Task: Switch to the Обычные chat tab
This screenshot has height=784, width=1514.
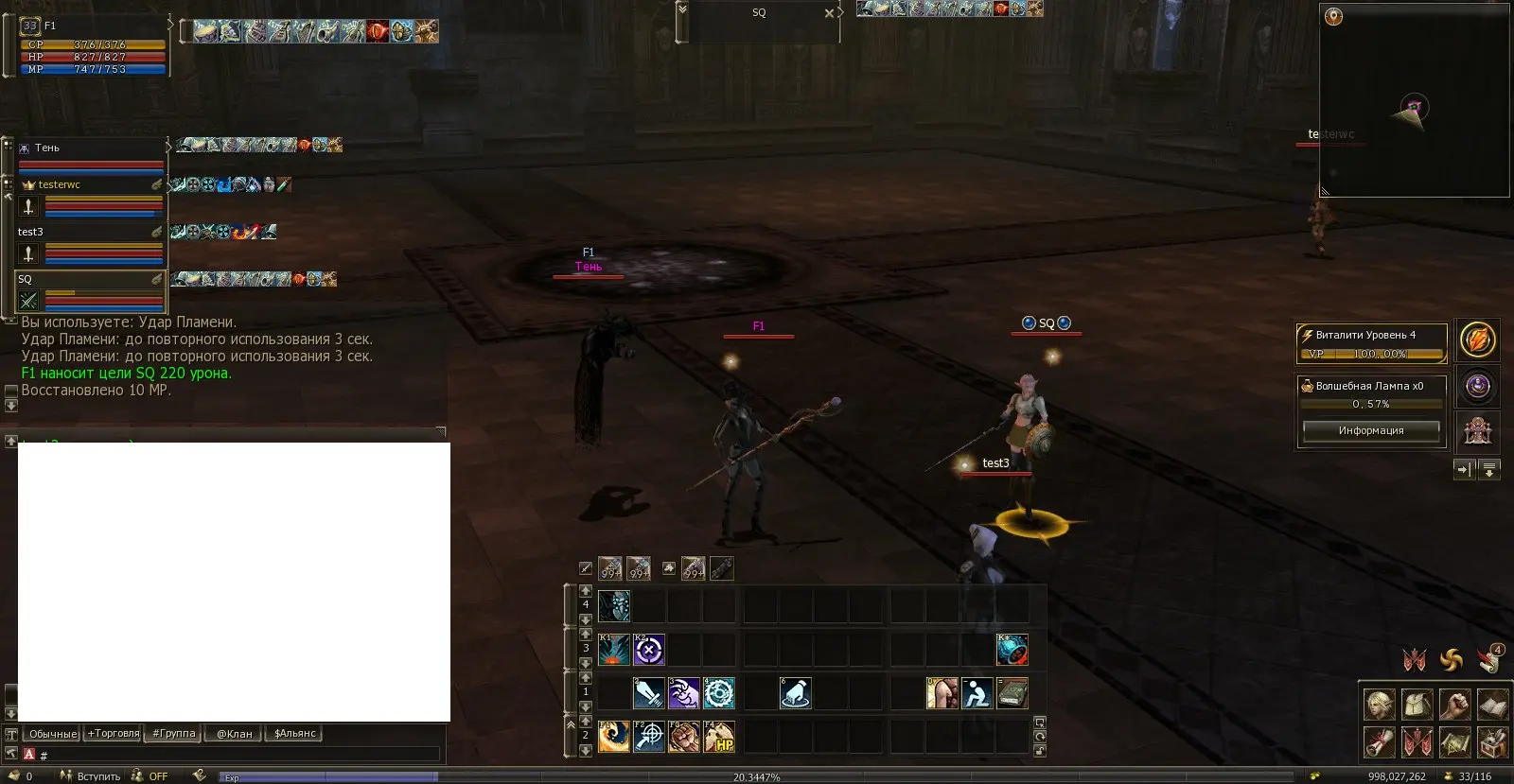Action: [53, 734]
